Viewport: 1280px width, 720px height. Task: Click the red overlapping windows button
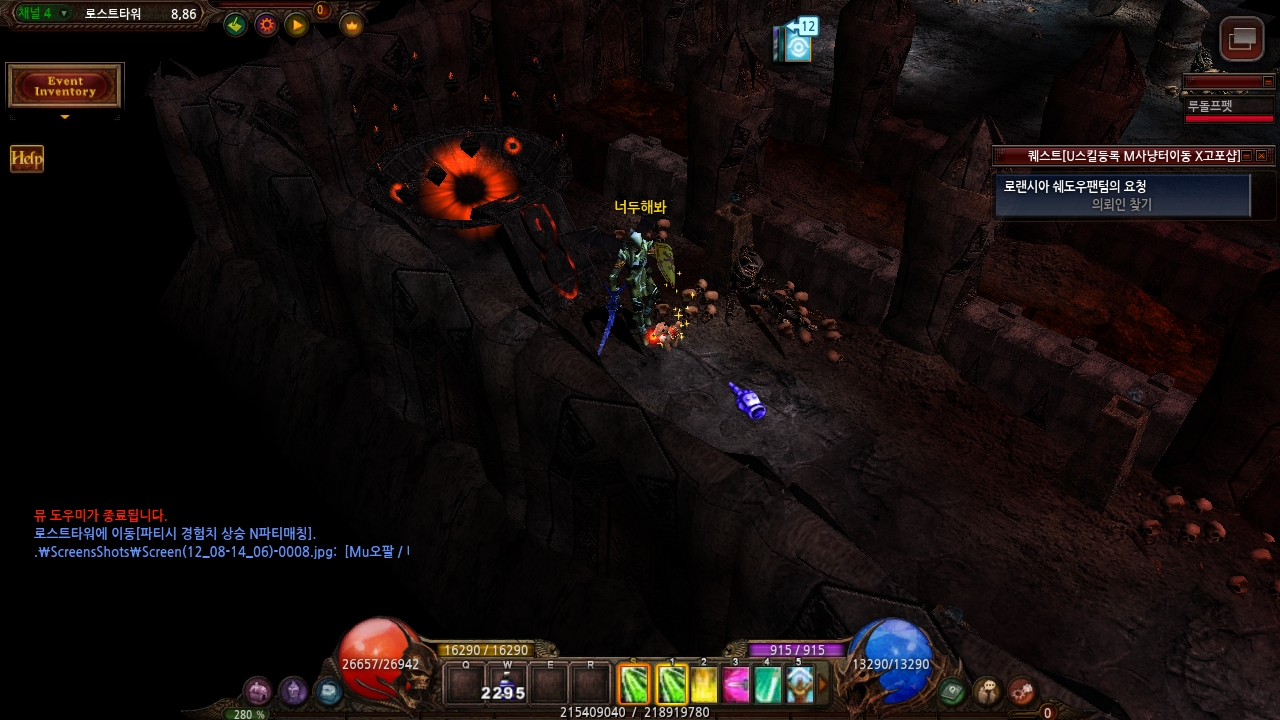pos(1241,39)
